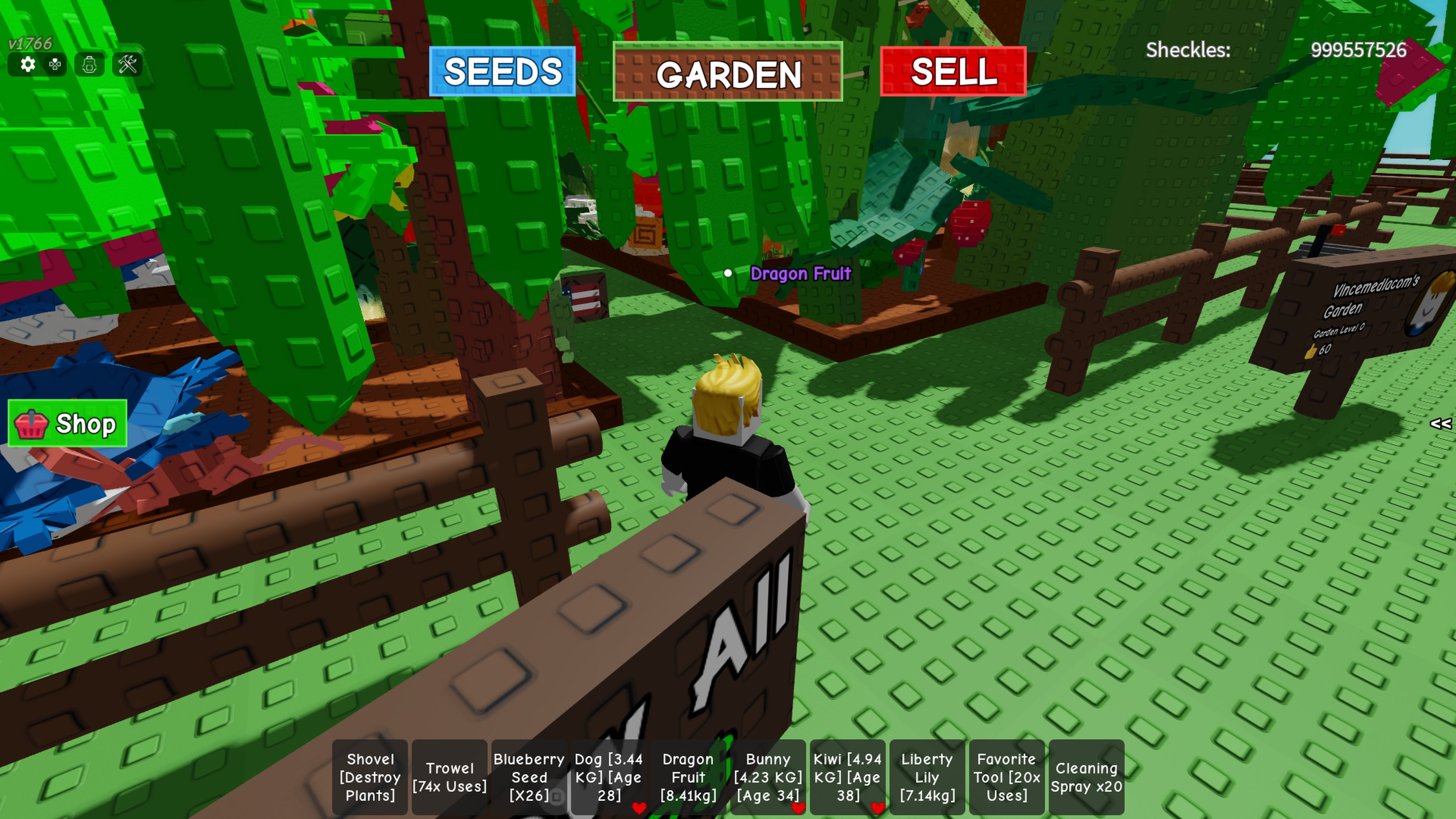
Task: Open the backpack inventory icon
Action: tap(89, 64)
